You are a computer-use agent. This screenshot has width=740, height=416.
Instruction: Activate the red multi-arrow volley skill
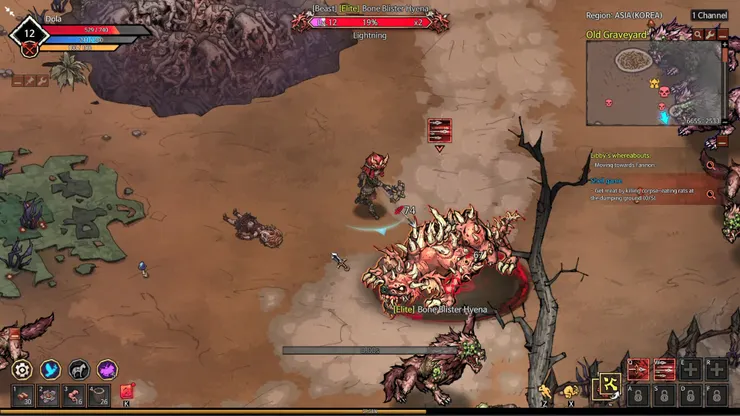663,369
